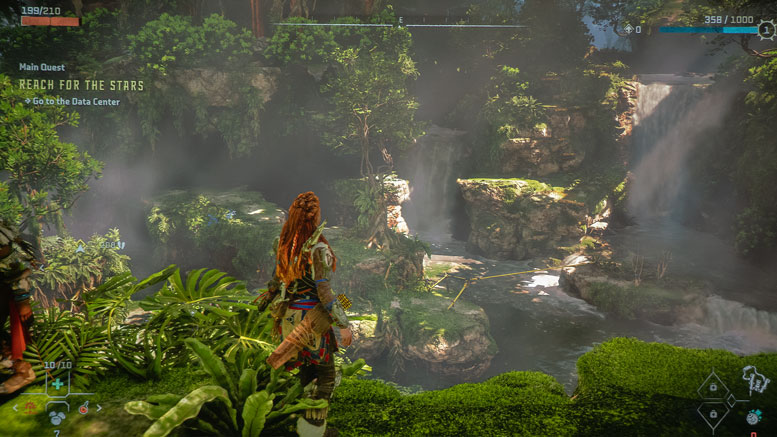Viewport: 777px width, 437px height.
Task: Select the red health potion icon
Action: click(84, 407)
